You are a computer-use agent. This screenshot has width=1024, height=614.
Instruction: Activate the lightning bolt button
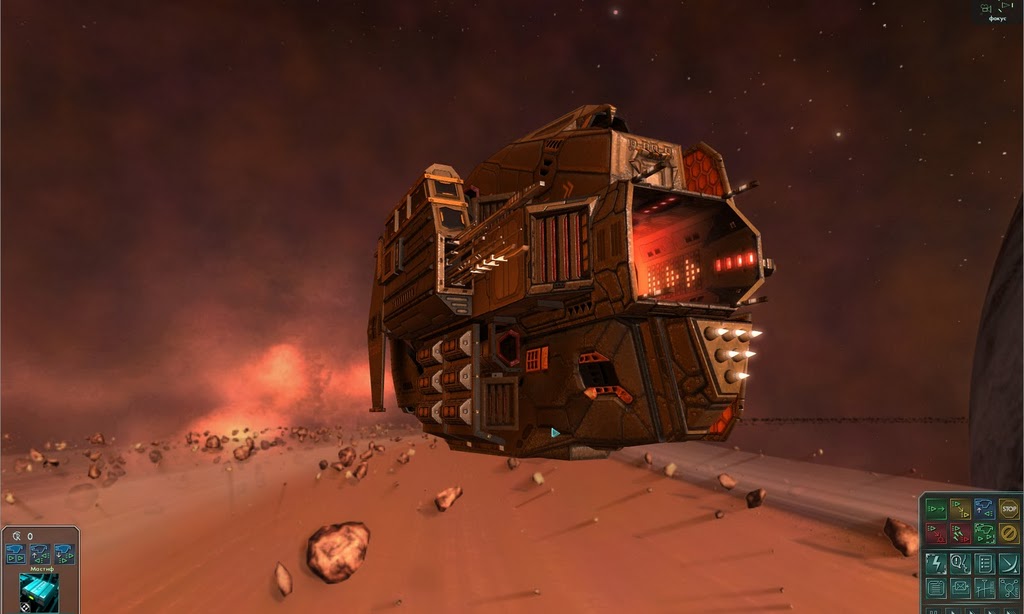(x=936, y=563)
